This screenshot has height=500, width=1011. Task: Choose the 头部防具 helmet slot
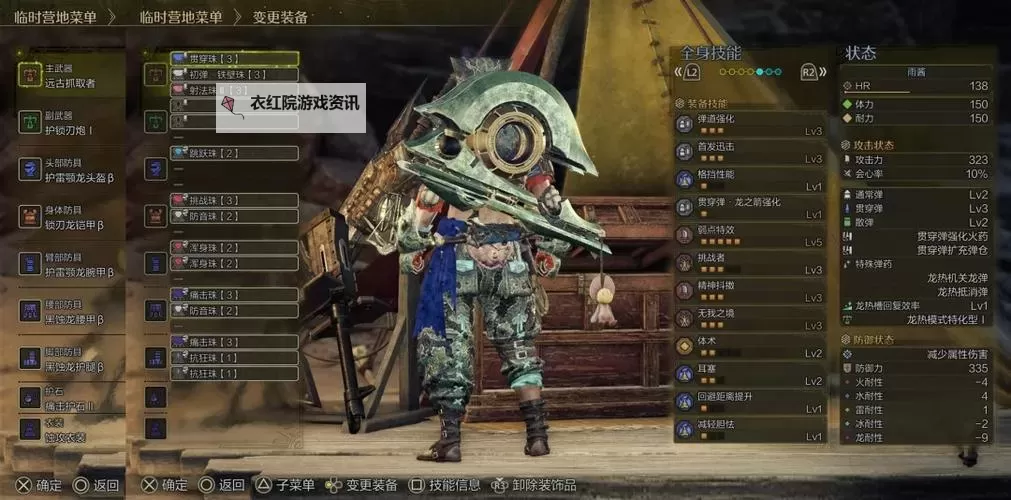70,170
